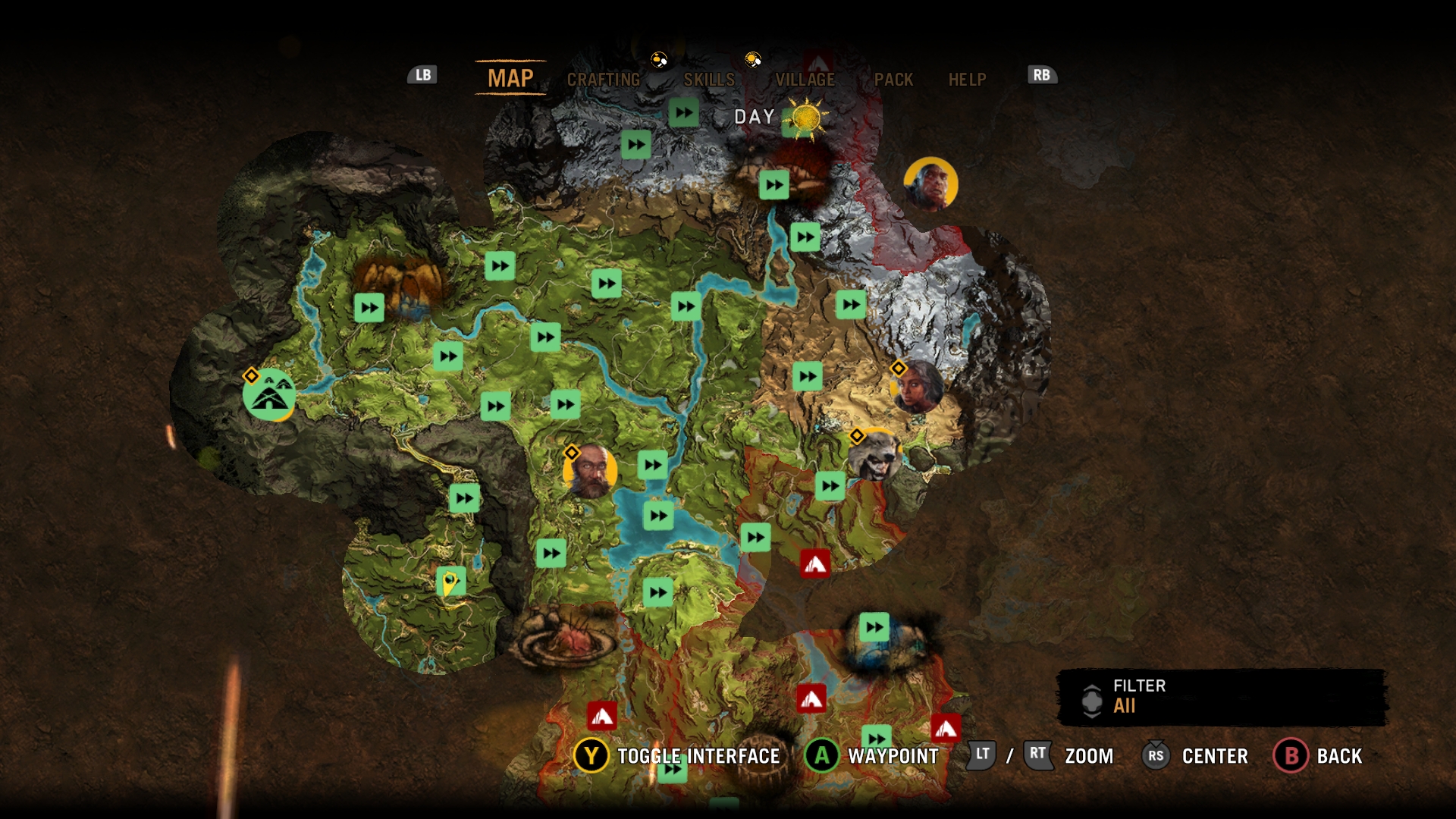Image resolution: width=1456 pixels, height=819 pixels.
Task: Select the green village tent marker
Action: pyautogui.click(x=269, y=395)
